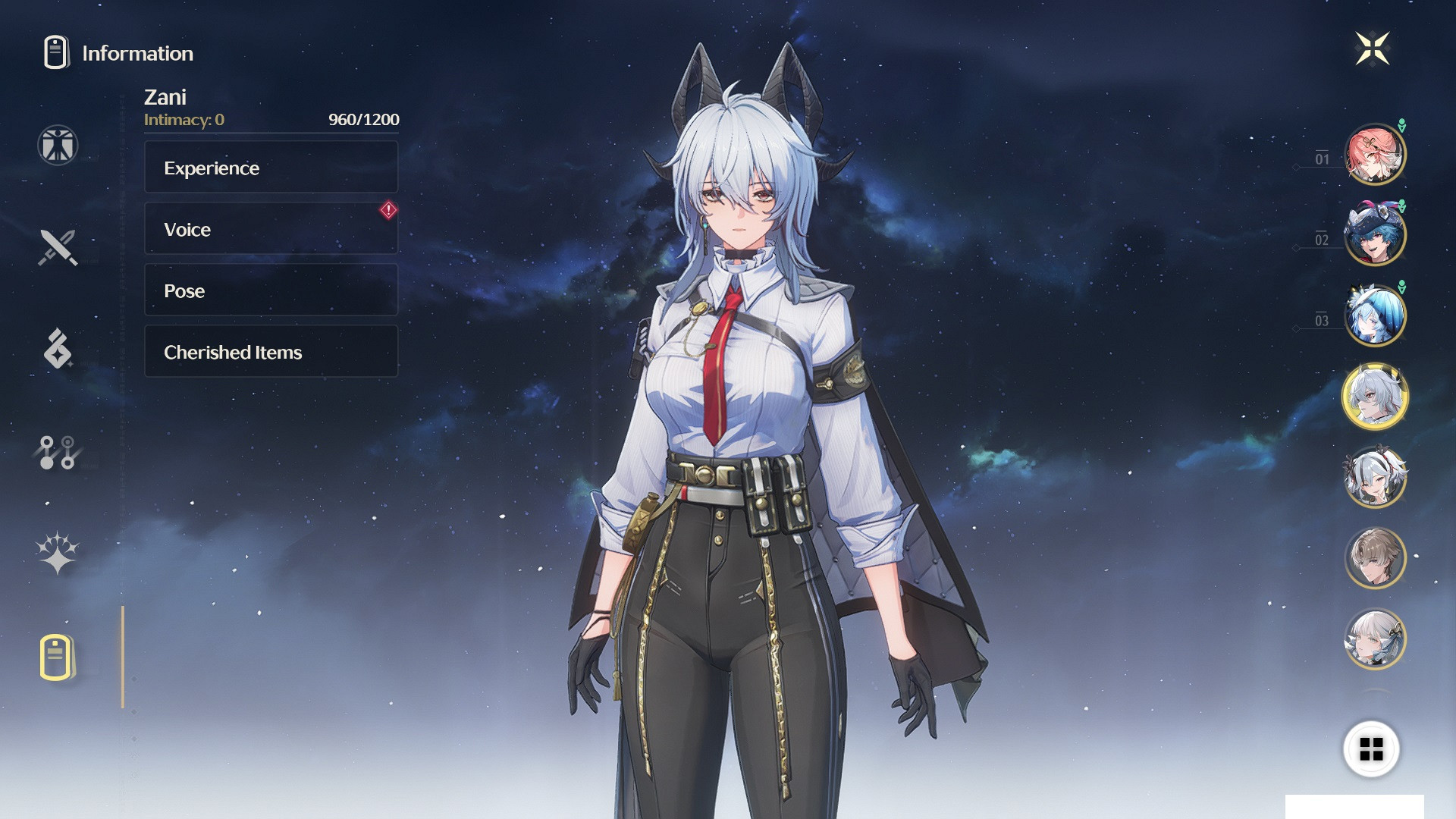Select Zani's highlighted portrait

point(1374,397)
